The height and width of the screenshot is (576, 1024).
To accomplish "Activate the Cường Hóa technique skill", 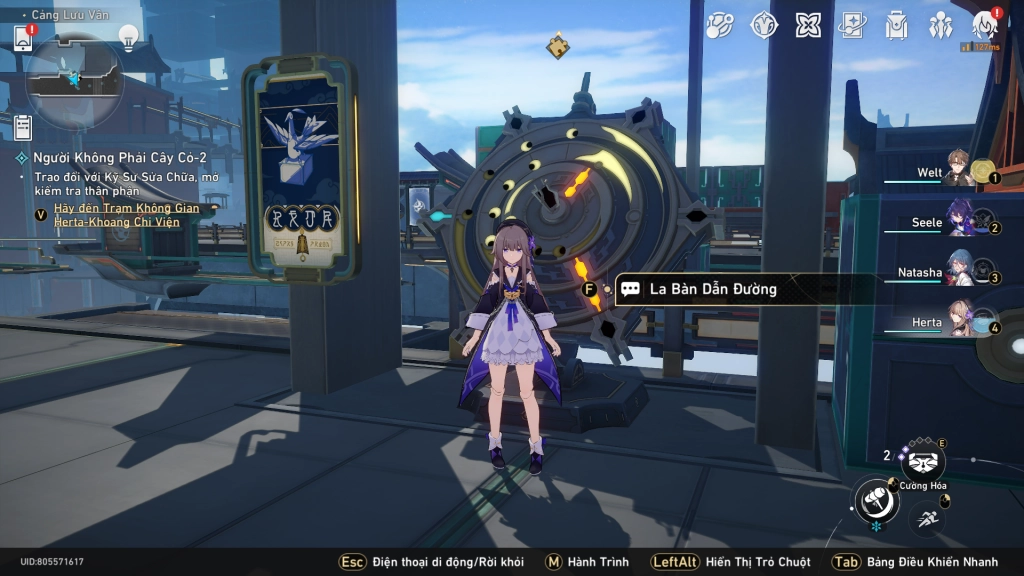I will [x=922, y=461].
